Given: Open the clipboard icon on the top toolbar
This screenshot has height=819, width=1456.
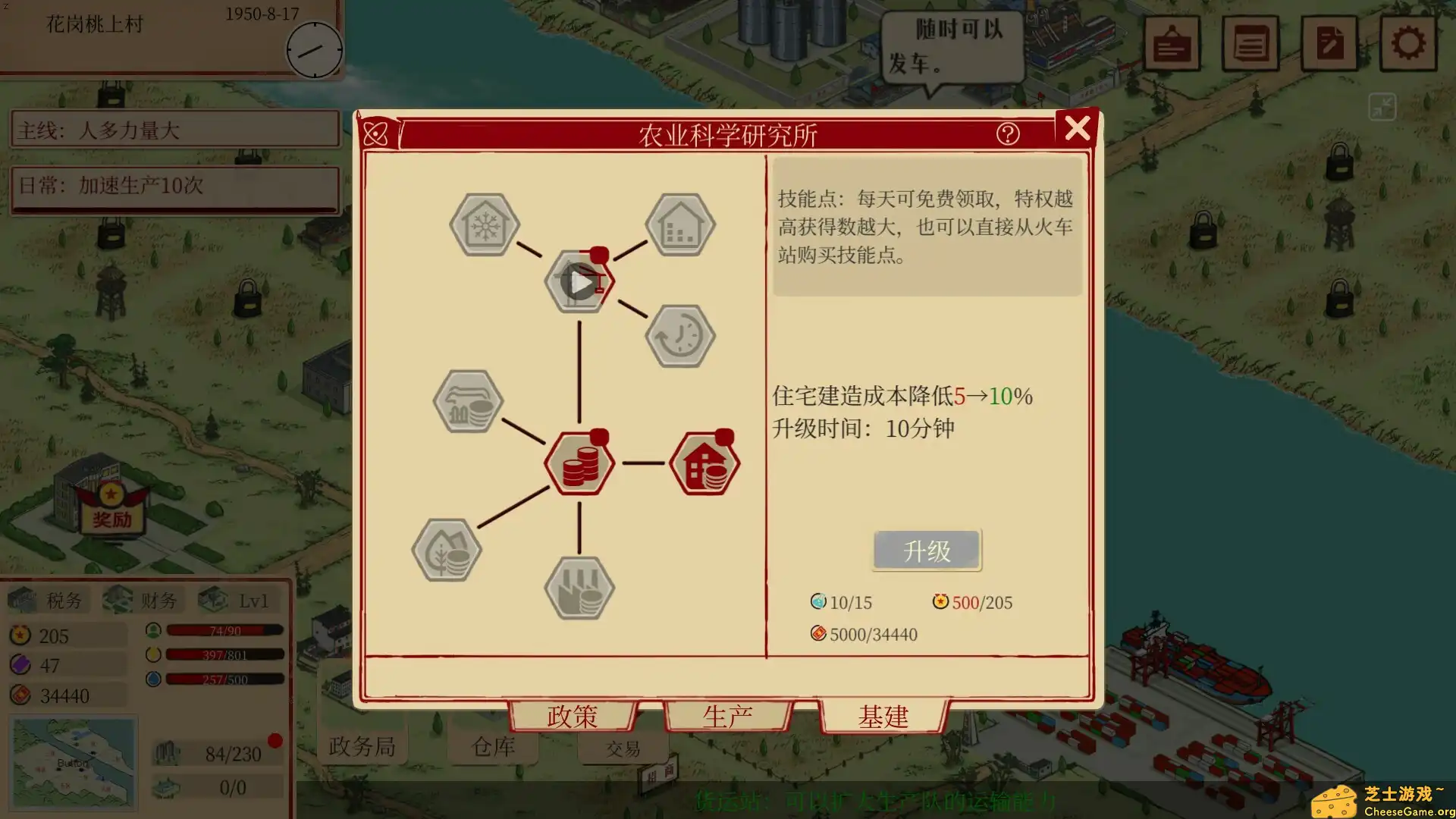Looking at the screenshot, I should point(1172,43).
